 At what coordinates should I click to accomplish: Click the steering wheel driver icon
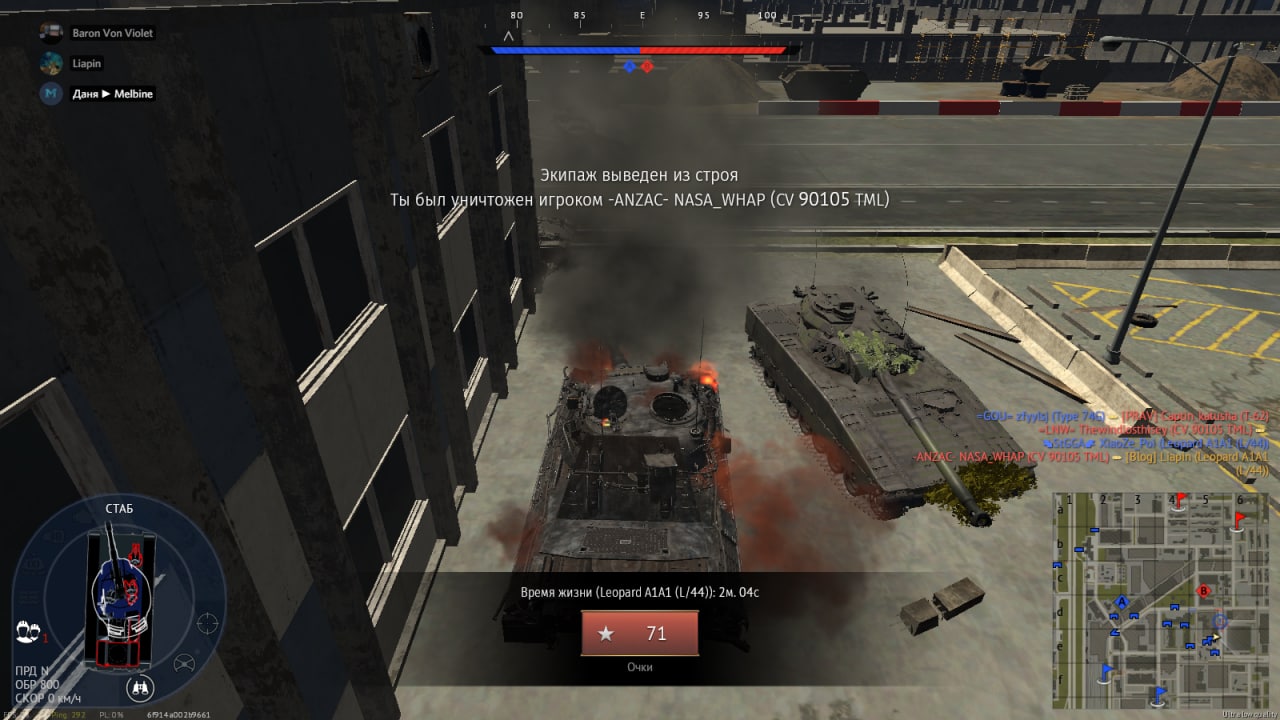click(184, 662)
